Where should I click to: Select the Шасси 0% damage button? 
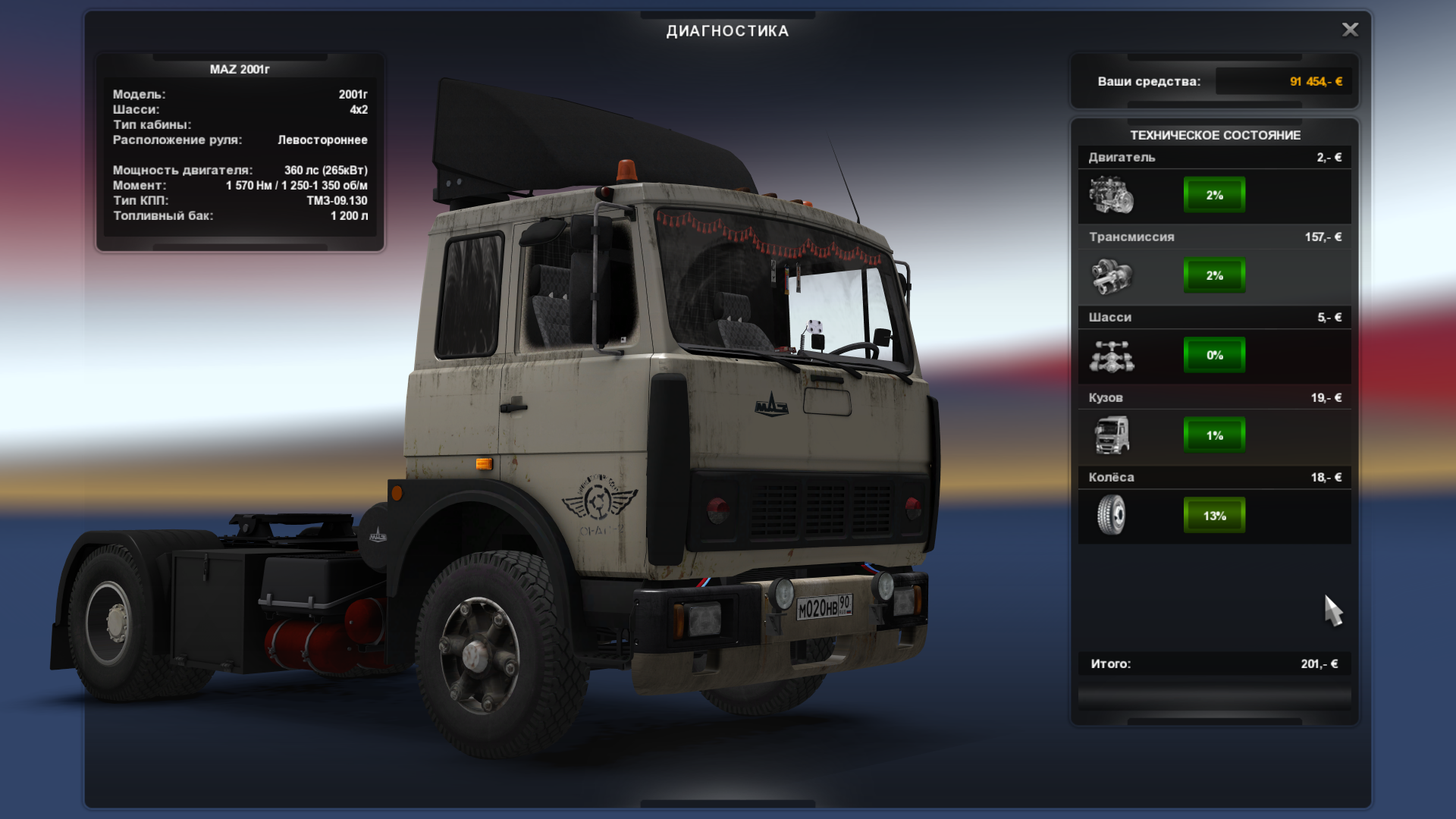pyautogui.click(x=1214, y=355)
